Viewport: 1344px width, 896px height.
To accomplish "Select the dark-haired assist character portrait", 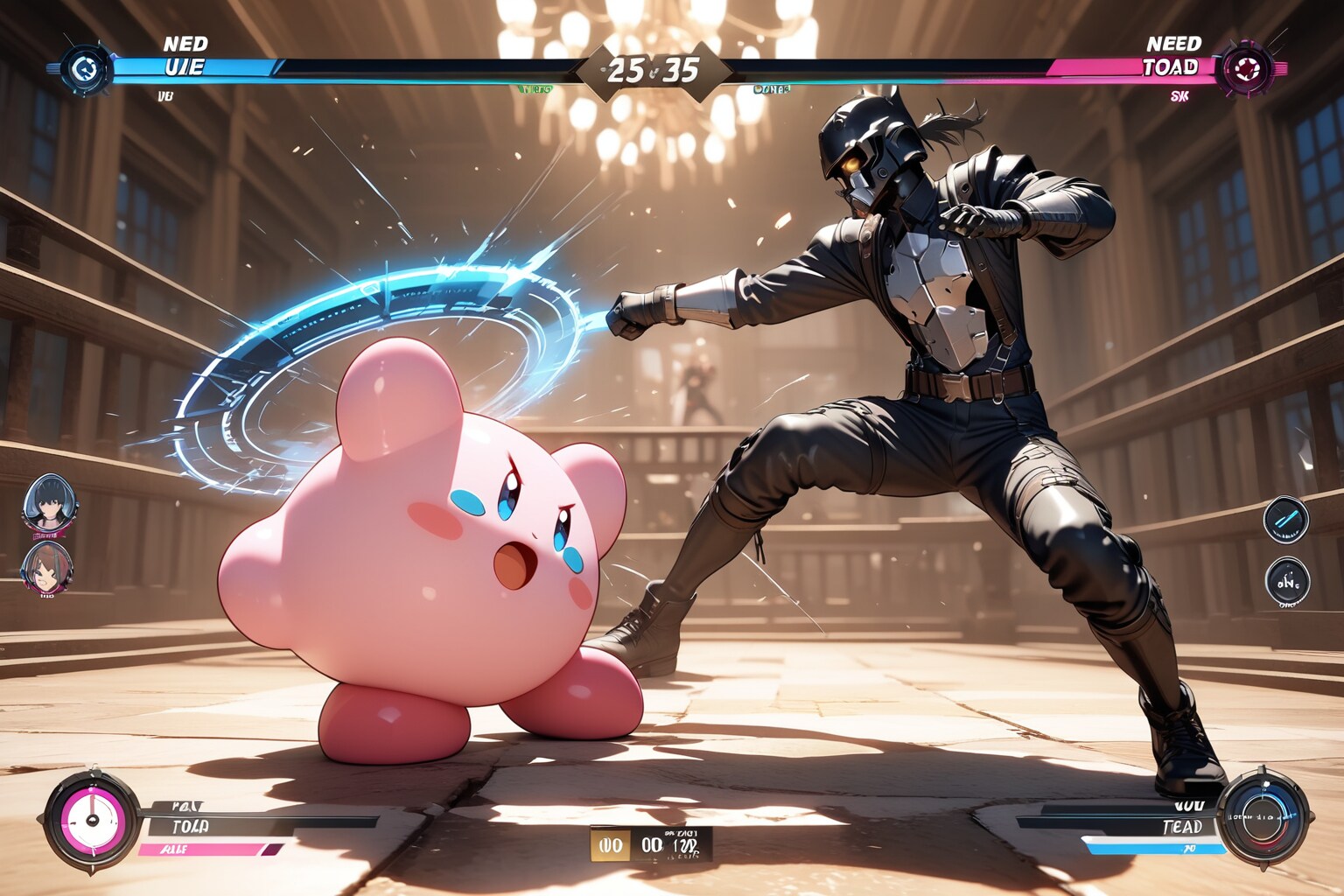I will click(x=51, y=503).
